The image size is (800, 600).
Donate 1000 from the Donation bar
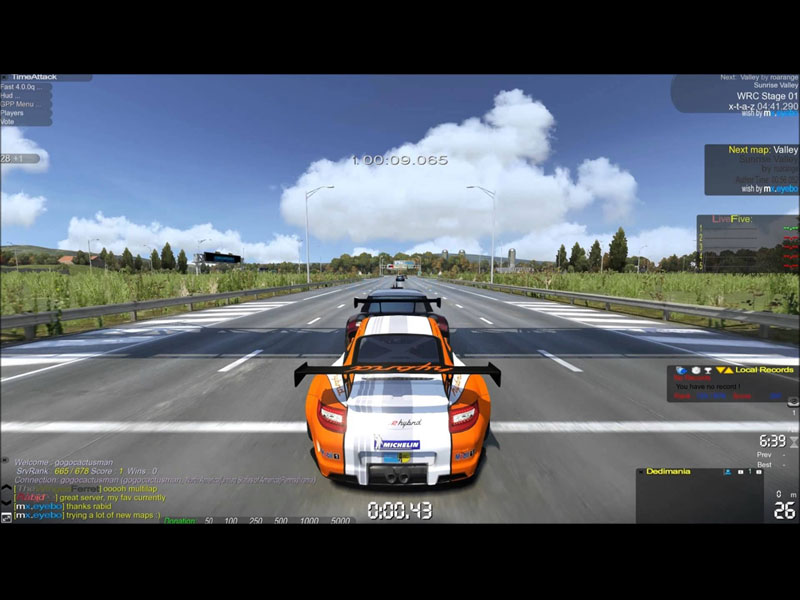[309, 521]
